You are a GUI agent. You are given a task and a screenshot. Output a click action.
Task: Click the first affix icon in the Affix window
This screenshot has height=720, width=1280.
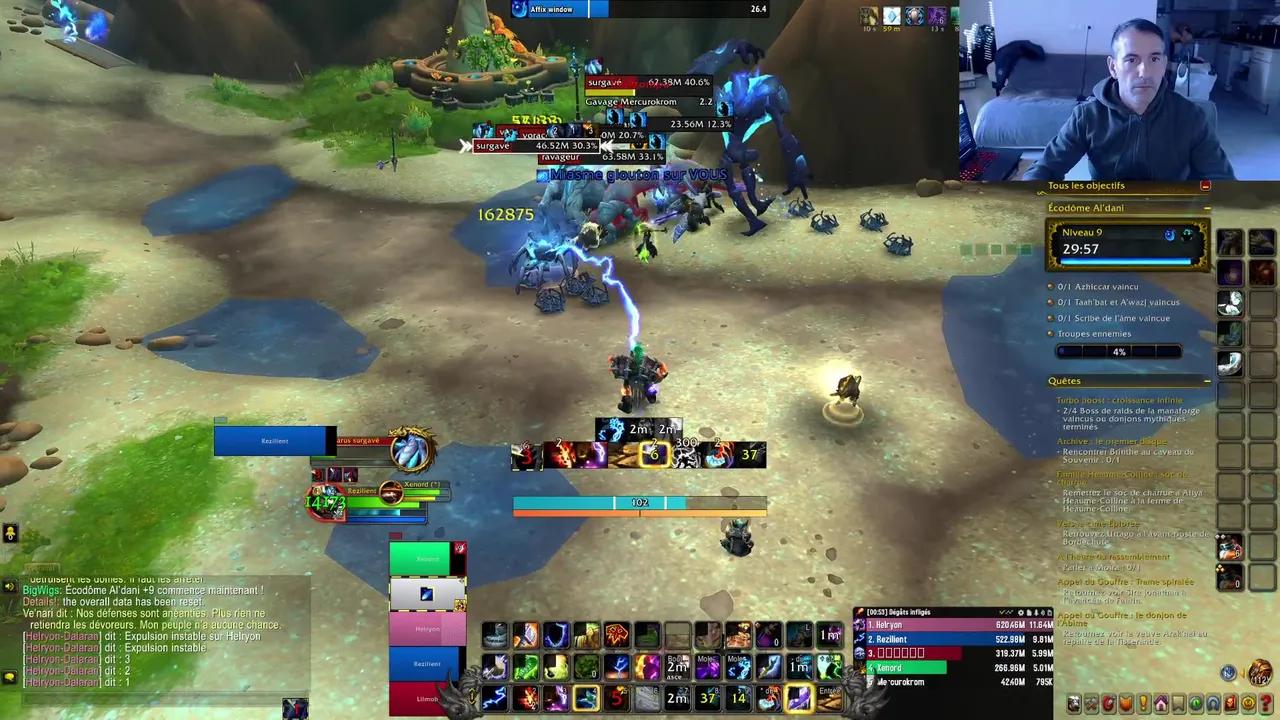click(518, 9)
